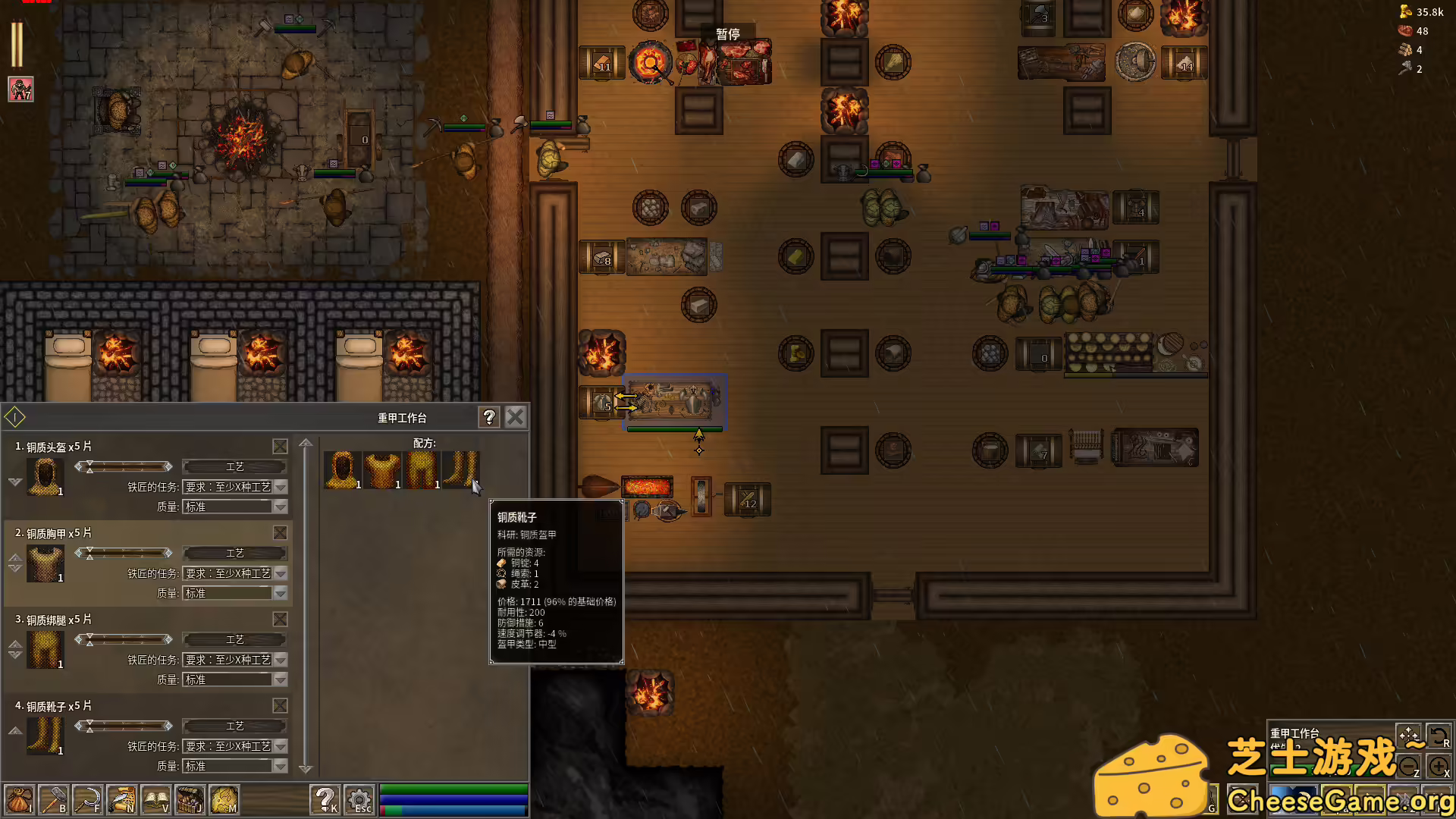Select the 铜质靴子 recipe in 配方 list
Image resolution: width=1456 pixels, height=819 pixels.
click(463, 469)
